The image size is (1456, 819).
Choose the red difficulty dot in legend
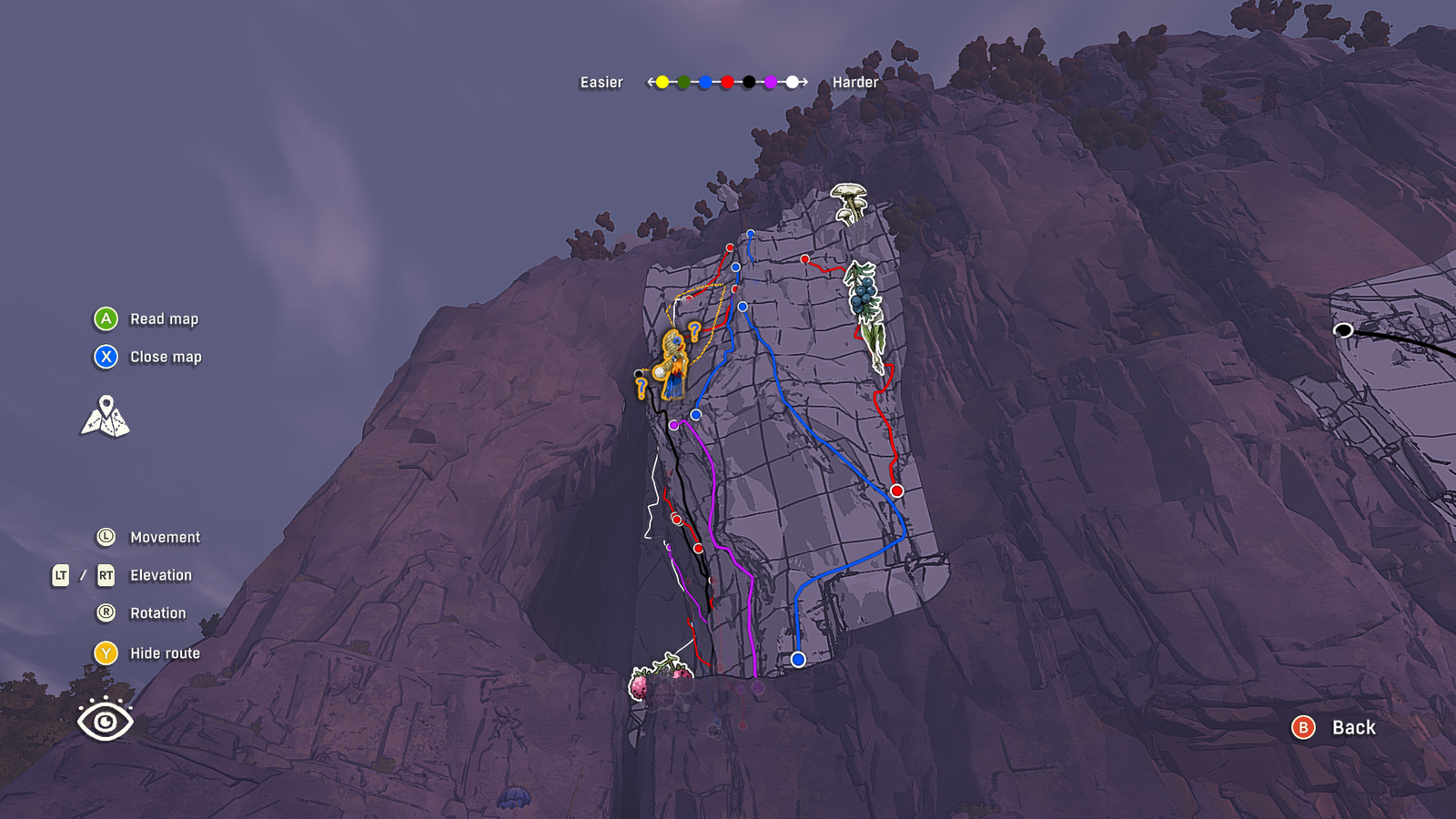point(727,82)
